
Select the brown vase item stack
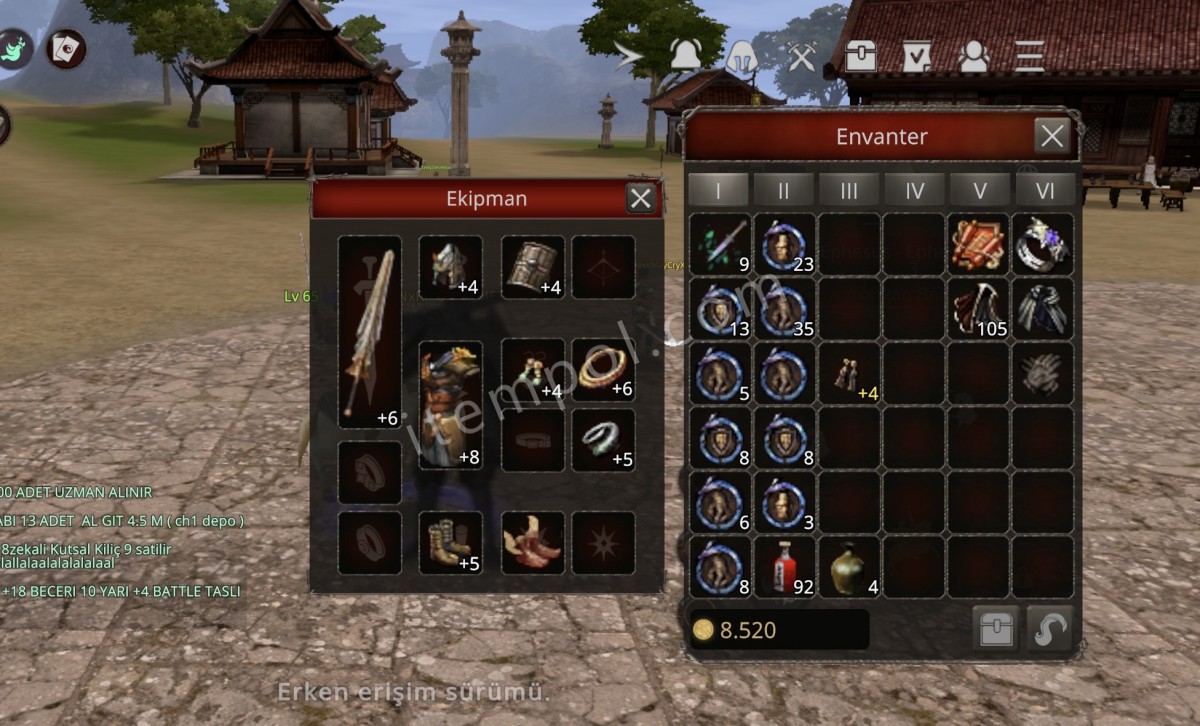pos(849,567)
